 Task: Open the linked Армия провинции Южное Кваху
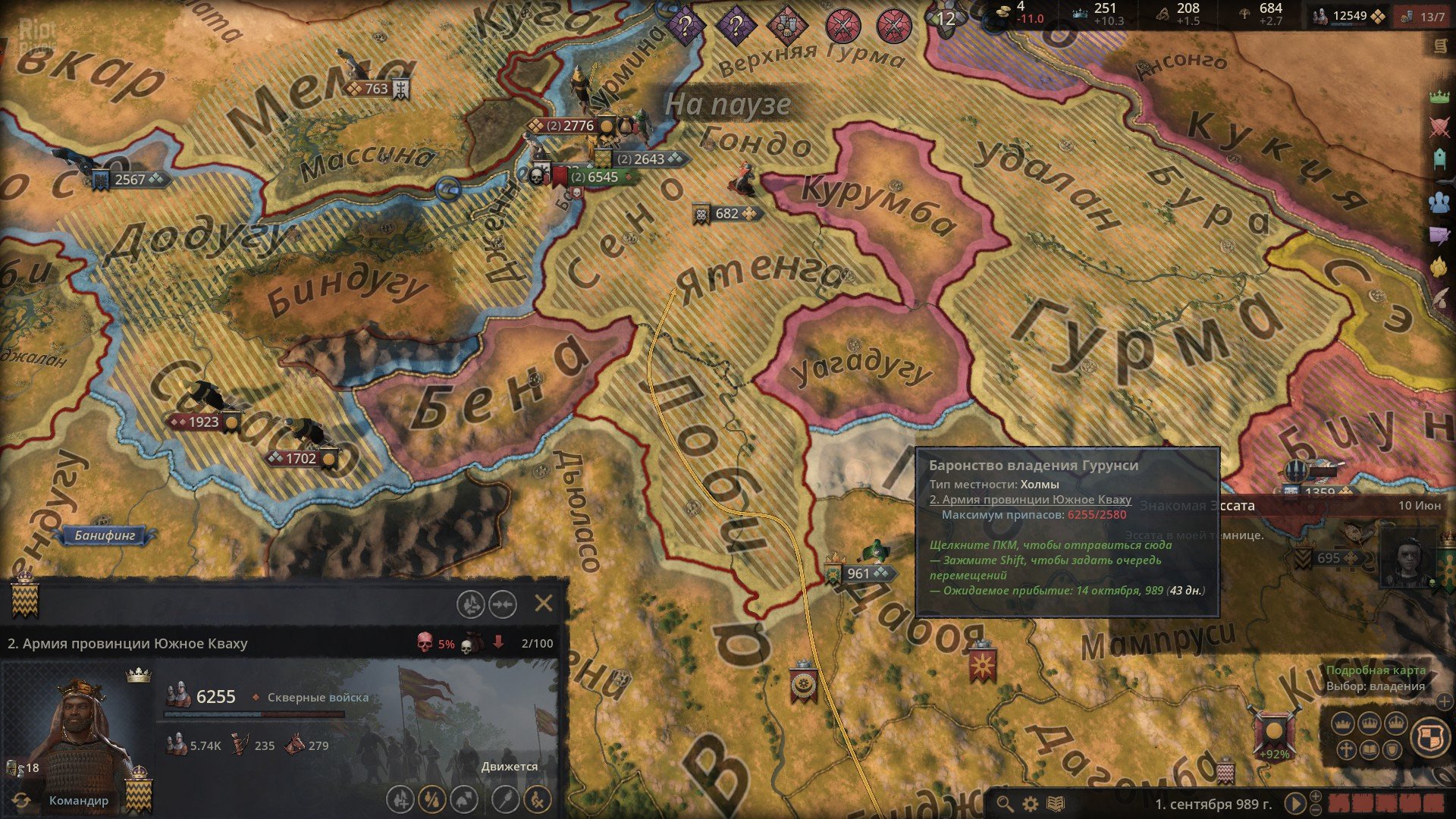click(1031, 500)
